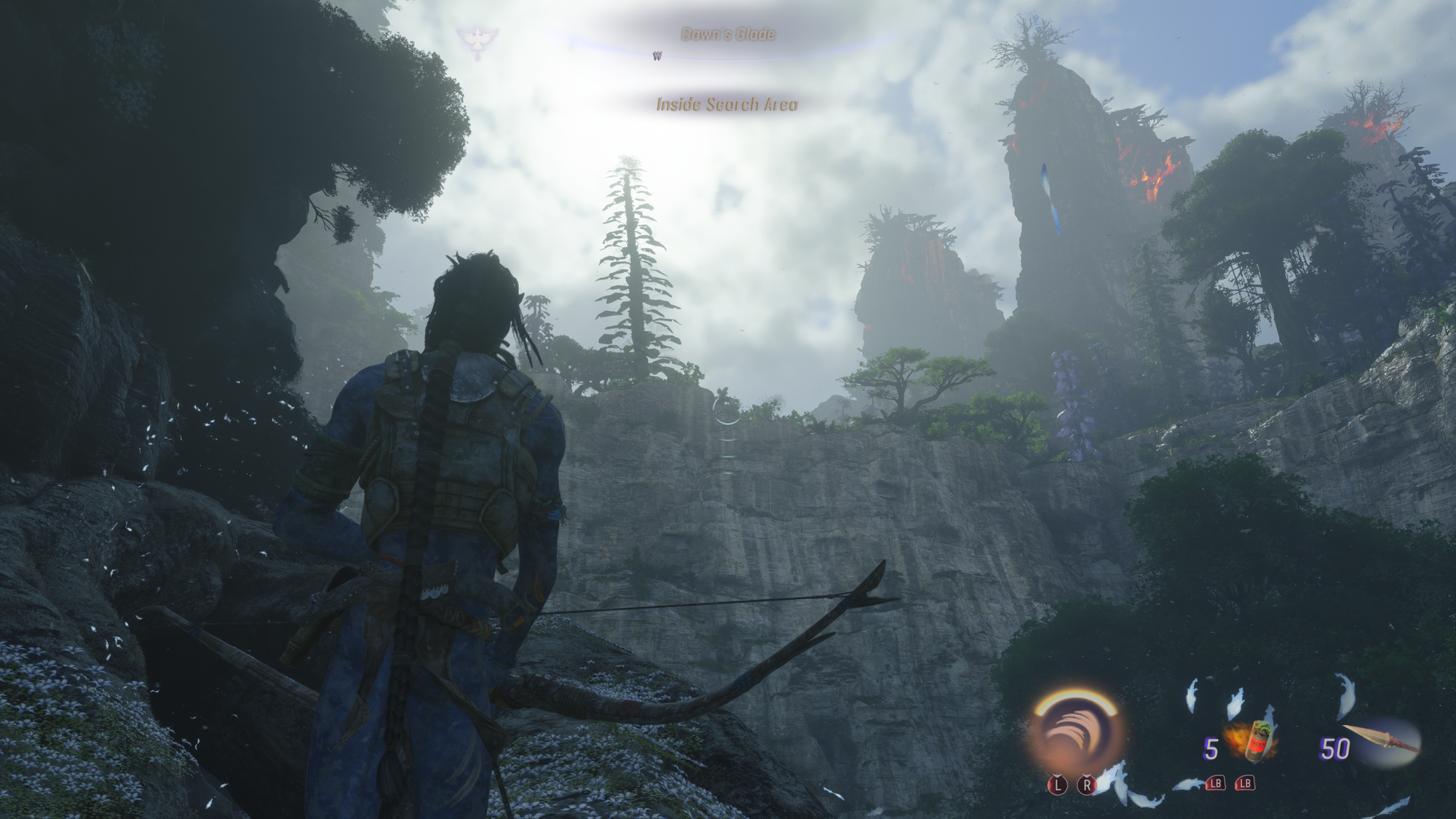Activate the glowing claw swipe ability
The width and height of the screenshot is (1456, 819).
point(1075,737)
